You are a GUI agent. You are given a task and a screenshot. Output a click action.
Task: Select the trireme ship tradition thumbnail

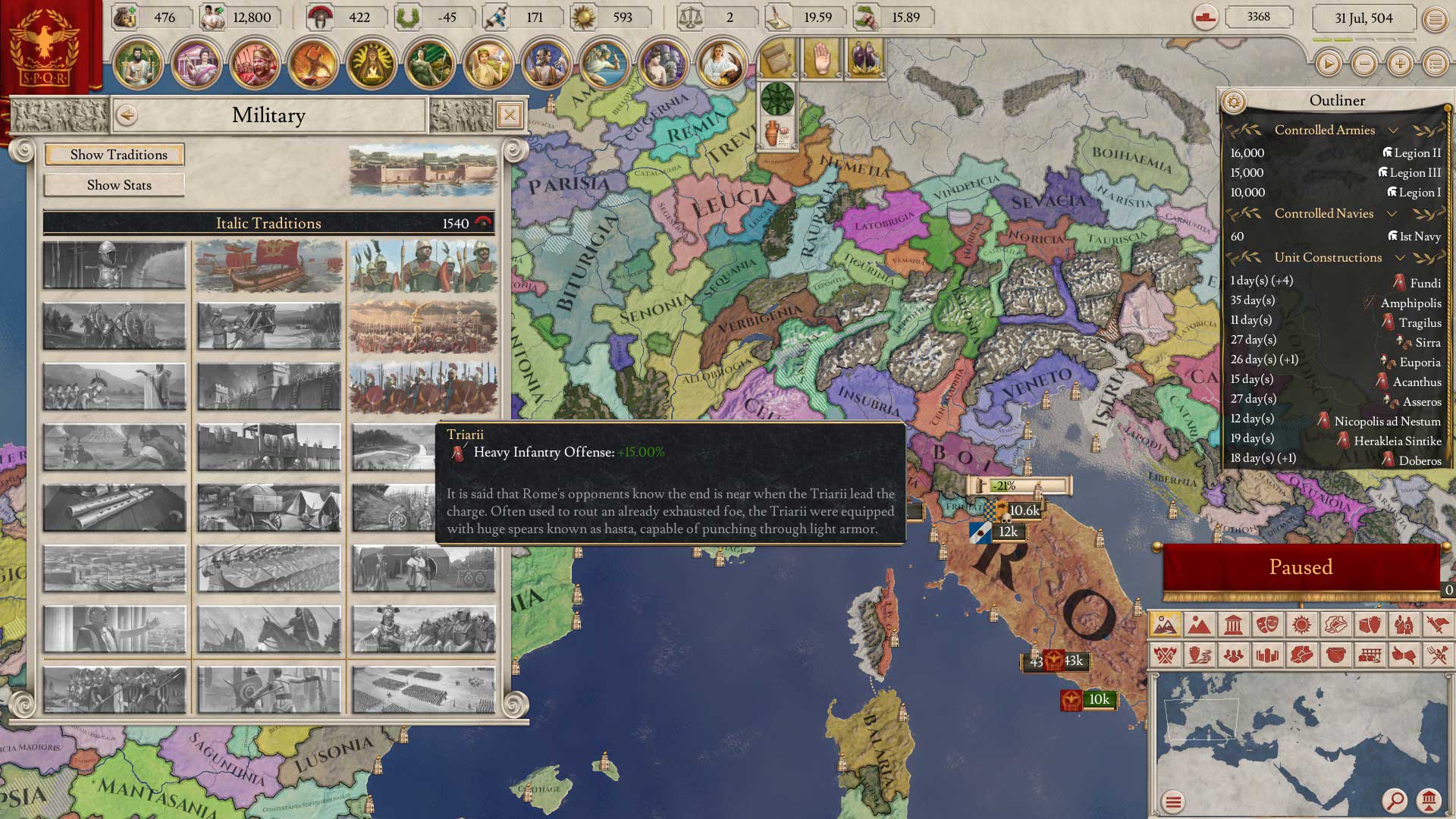pyautogui.click(x=269, y=266)
